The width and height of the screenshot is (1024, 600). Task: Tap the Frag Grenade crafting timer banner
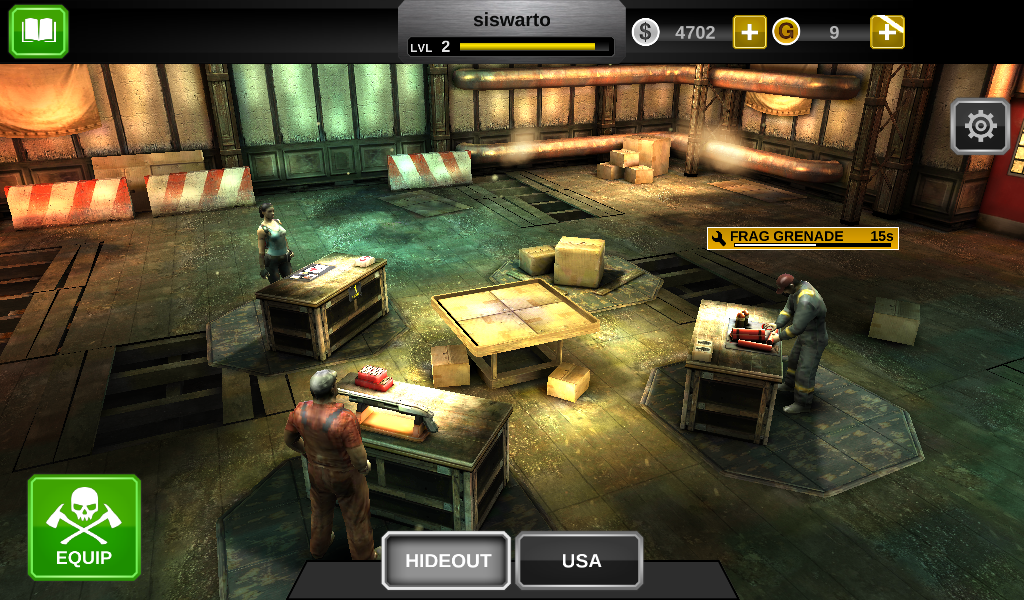tap(802, 238)
